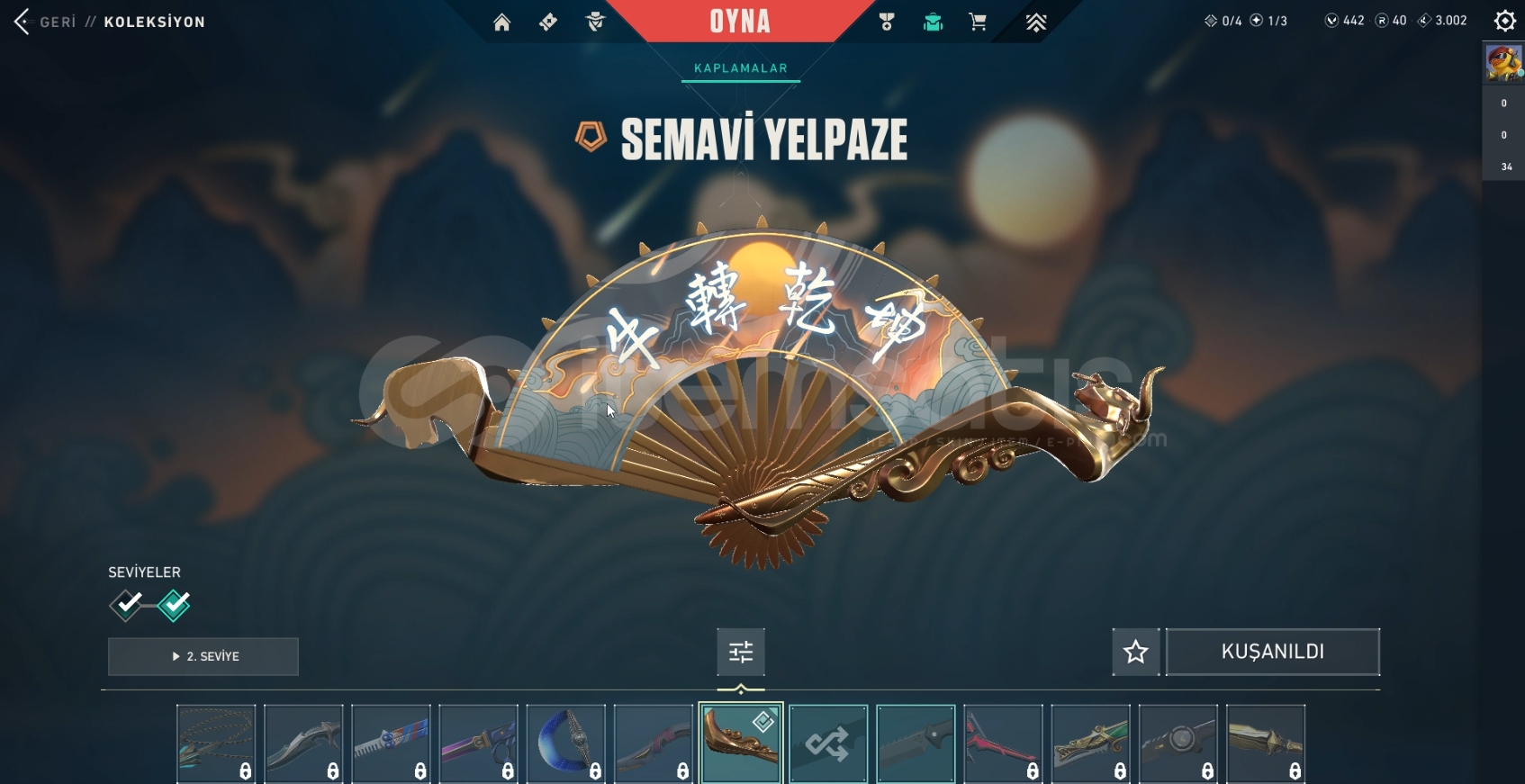Open the battle pass ticket icon

(548, 23)
